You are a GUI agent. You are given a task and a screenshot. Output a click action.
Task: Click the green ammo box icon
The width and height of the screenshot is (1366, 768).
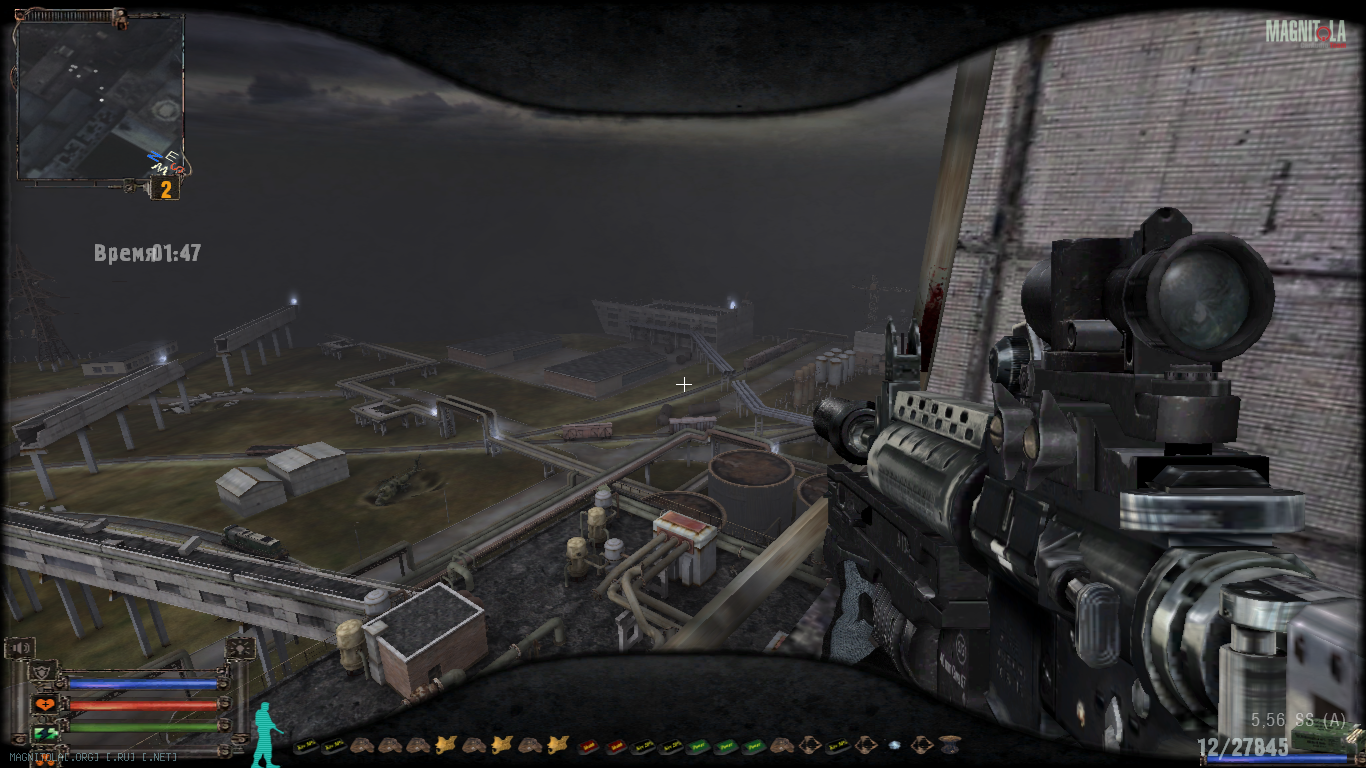click(1317, 739)
